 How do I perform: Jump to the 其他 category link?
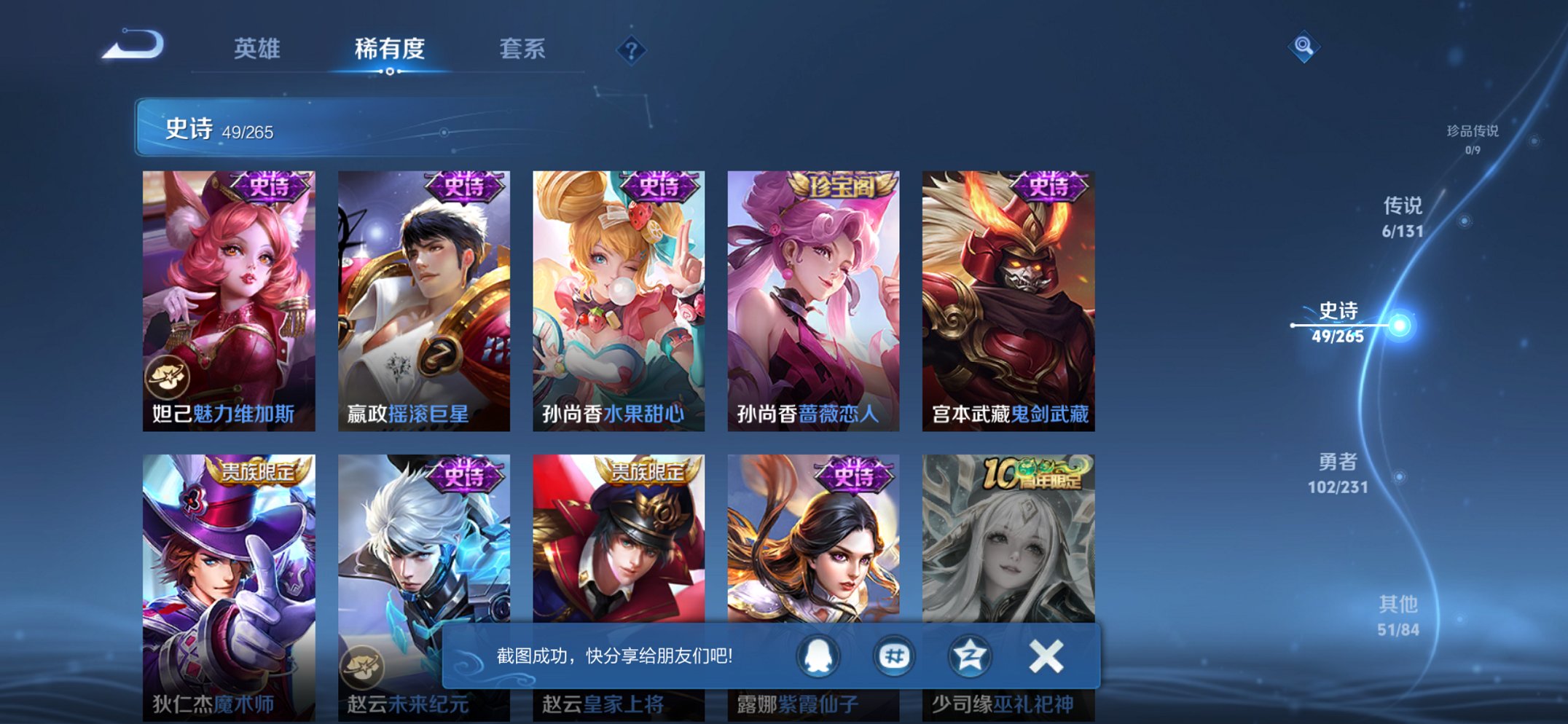click(1398, 605)
